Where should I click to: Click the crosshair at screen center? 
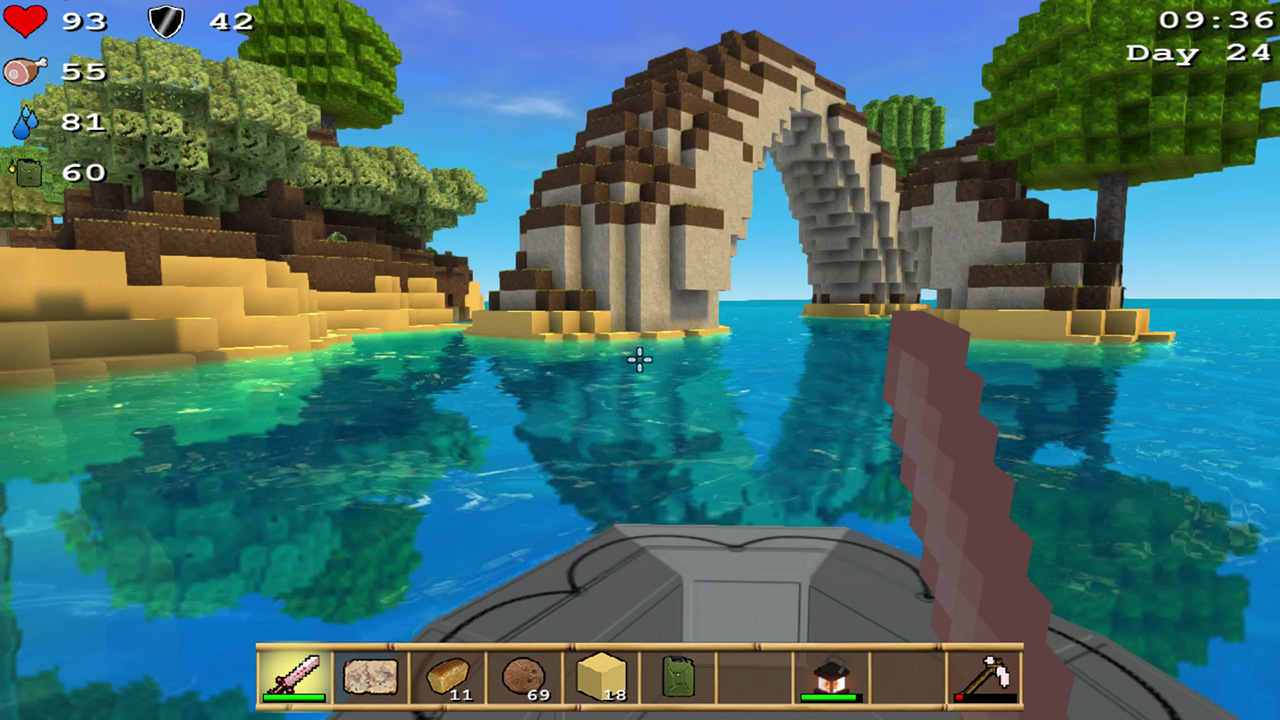pos(639,360)
